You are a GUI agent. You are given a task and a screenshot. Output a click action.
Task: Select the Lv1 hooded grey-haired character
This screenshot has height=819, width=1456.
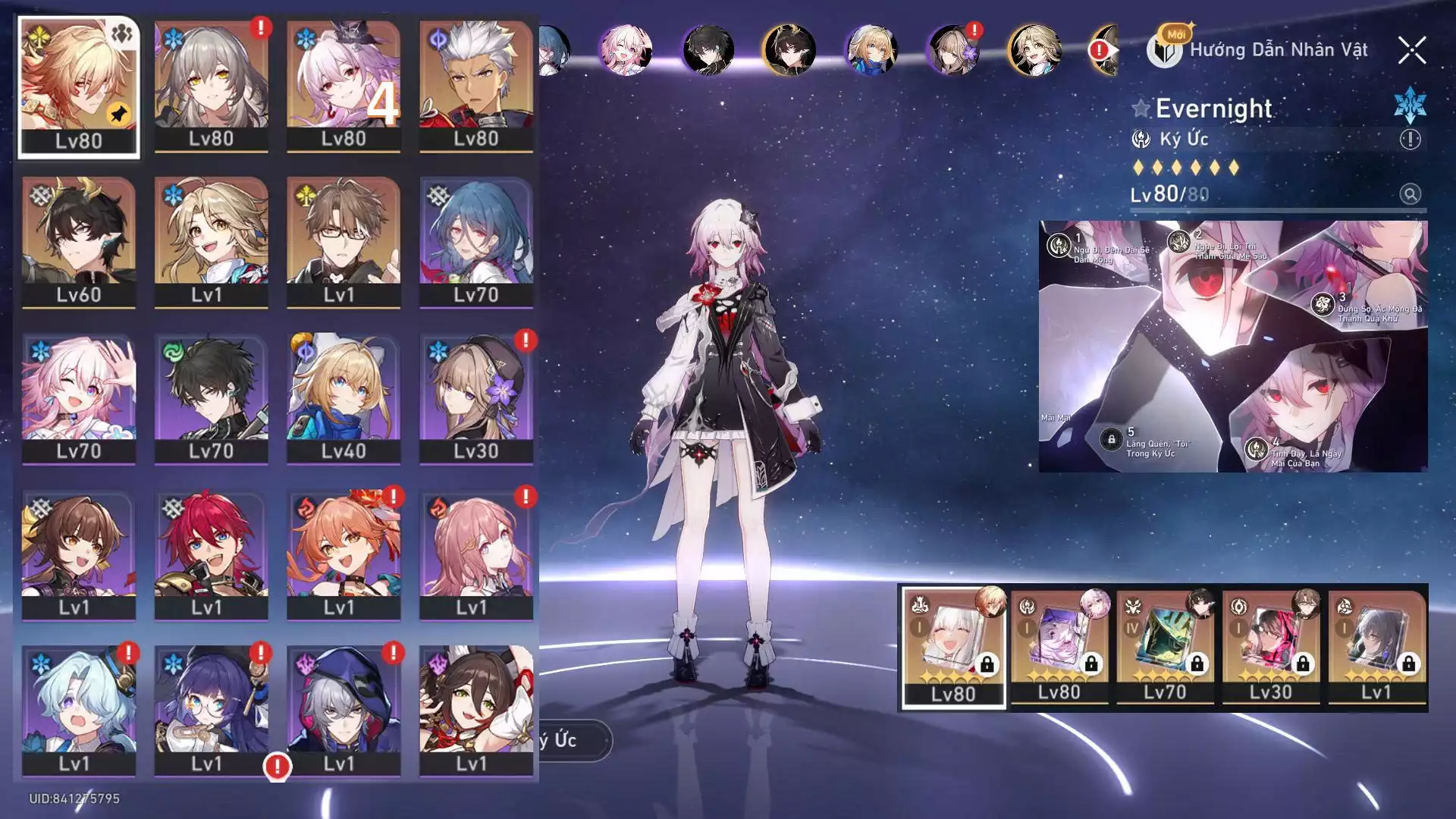344,711
